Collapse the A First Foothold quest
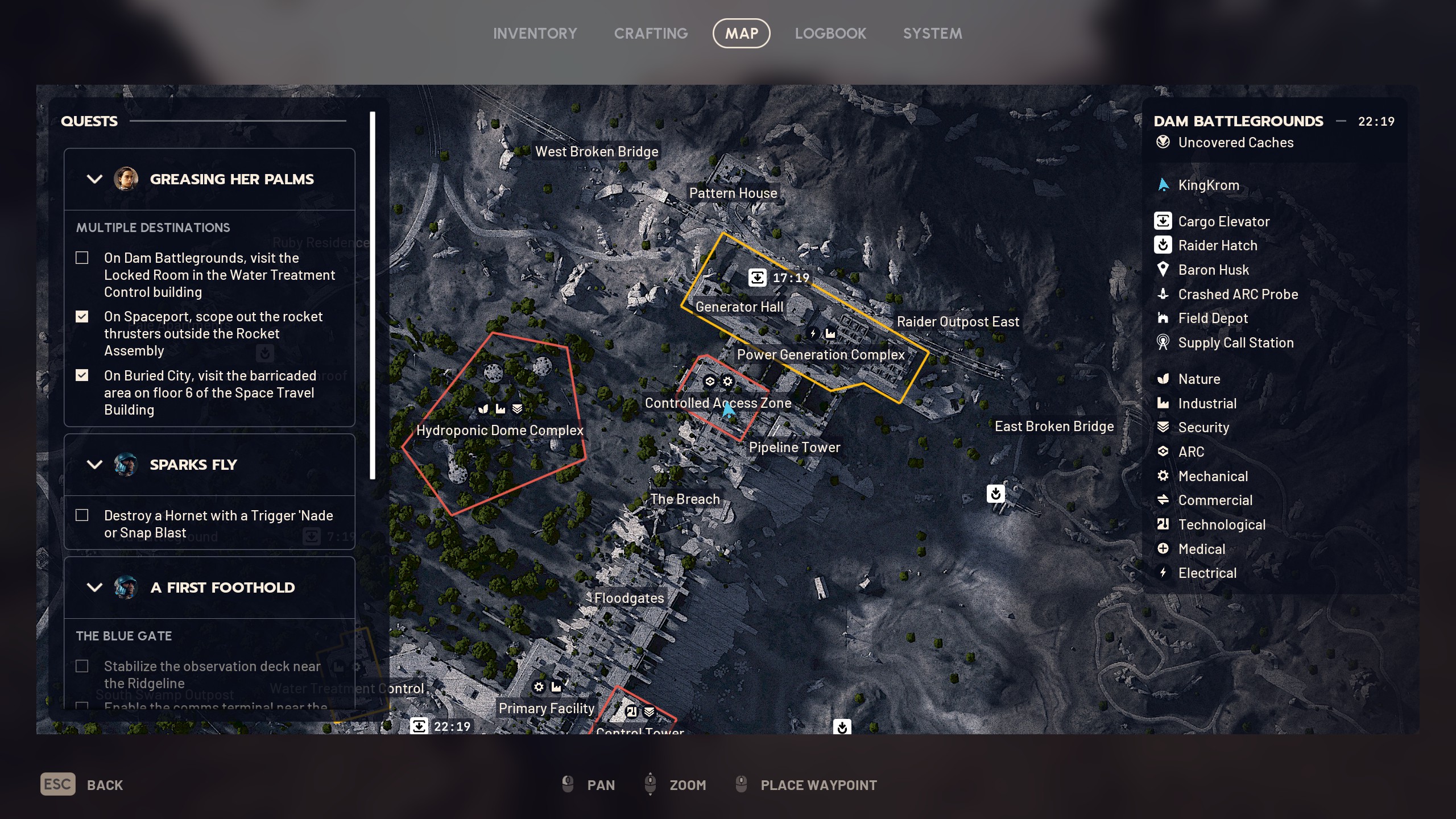 coord(94,588)
